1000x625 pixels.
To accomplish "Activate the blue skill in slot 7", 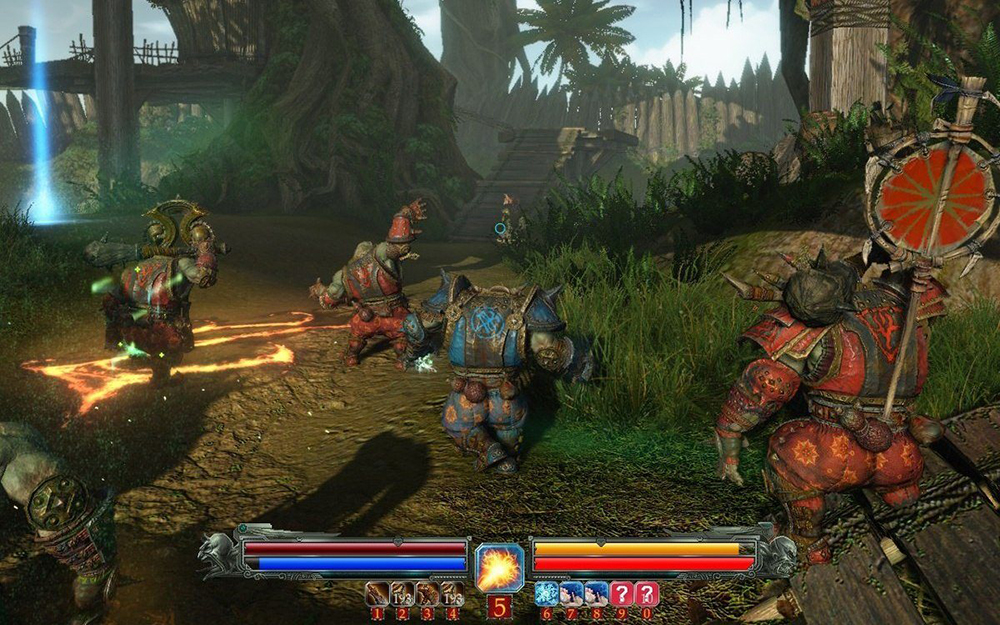I will pyautogui.click(x=571, y=593).
